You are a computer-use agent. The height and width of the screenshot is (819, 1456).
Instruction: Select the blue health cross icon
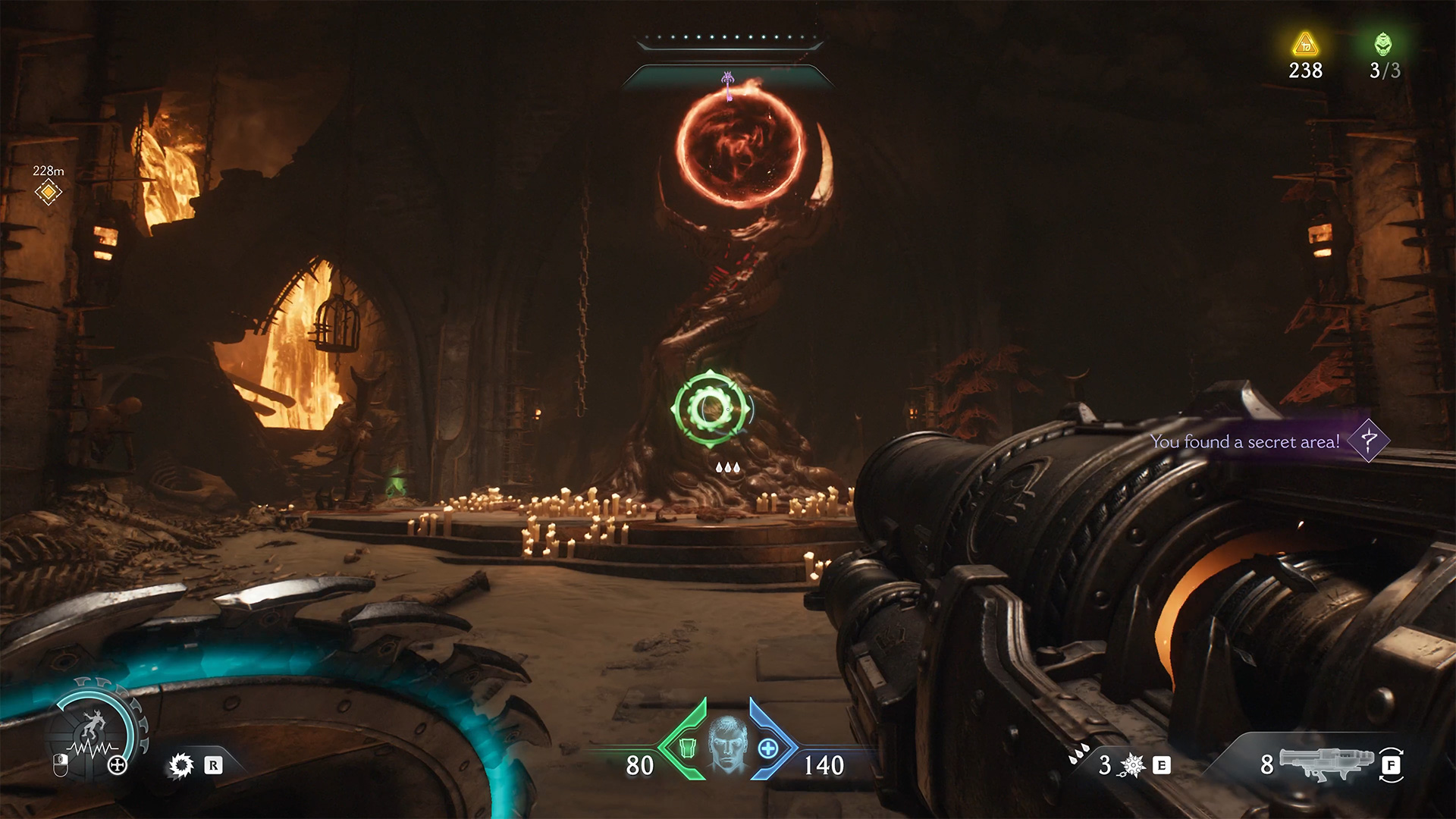click(x=768, y=748)
